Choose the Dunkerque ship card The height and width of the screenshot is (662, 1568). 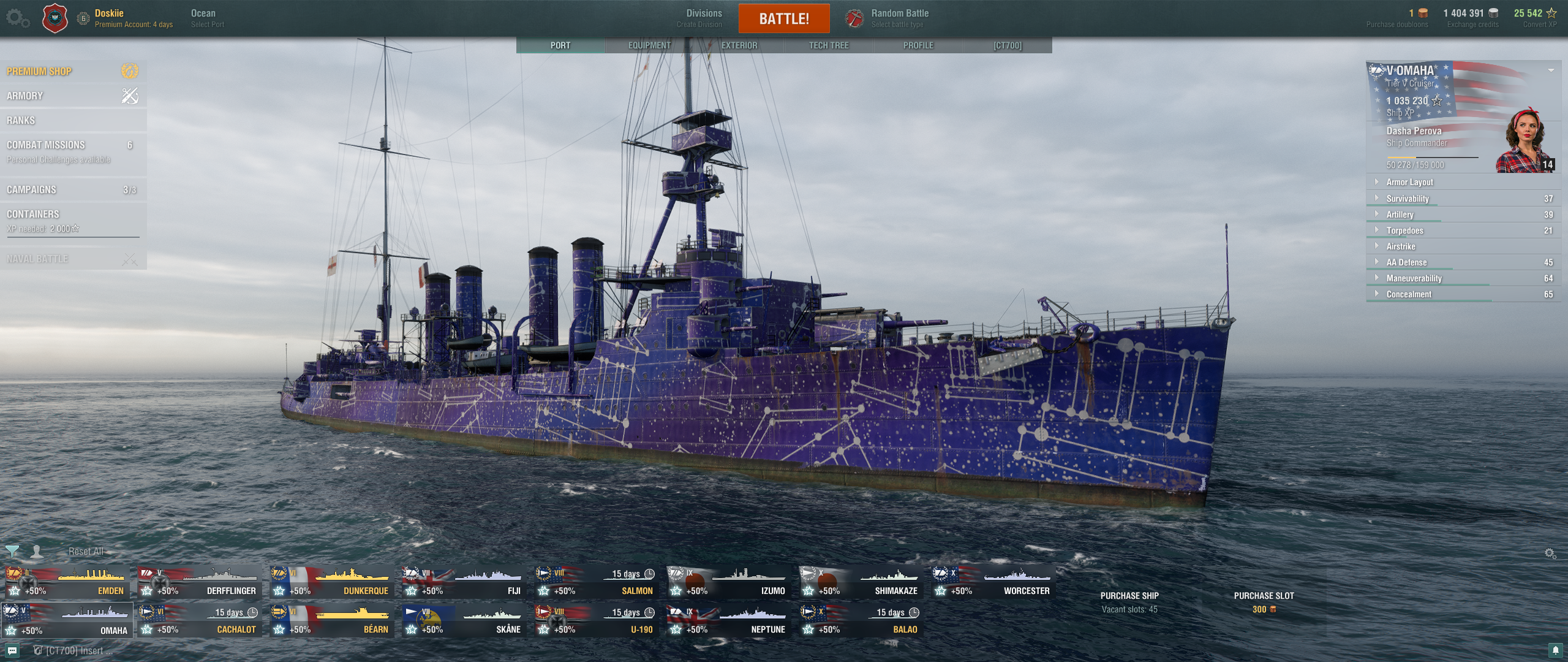[x=332, y=582]
